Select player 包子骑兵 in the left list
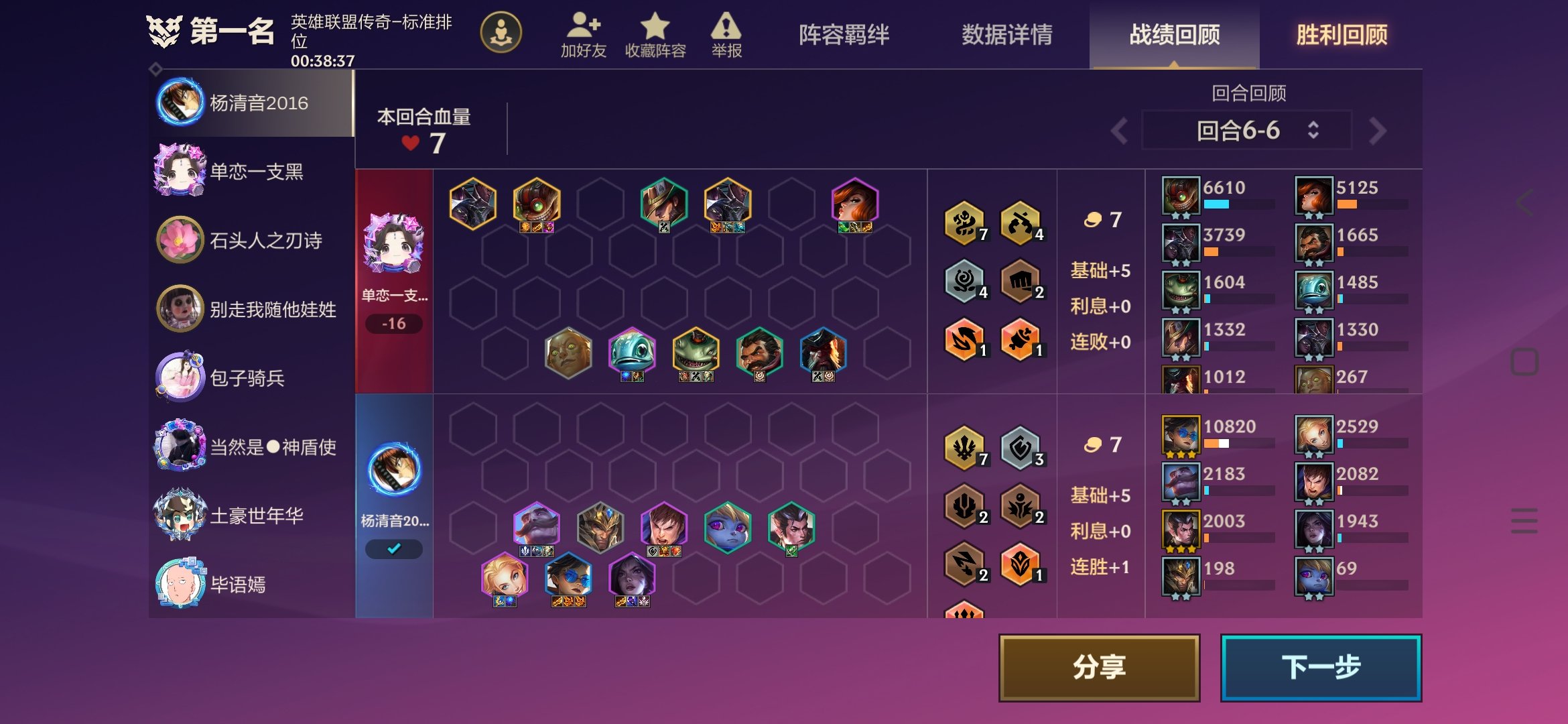Image resolution: width=1568 pixels, height=724 pixels. [x=248, y=378]
